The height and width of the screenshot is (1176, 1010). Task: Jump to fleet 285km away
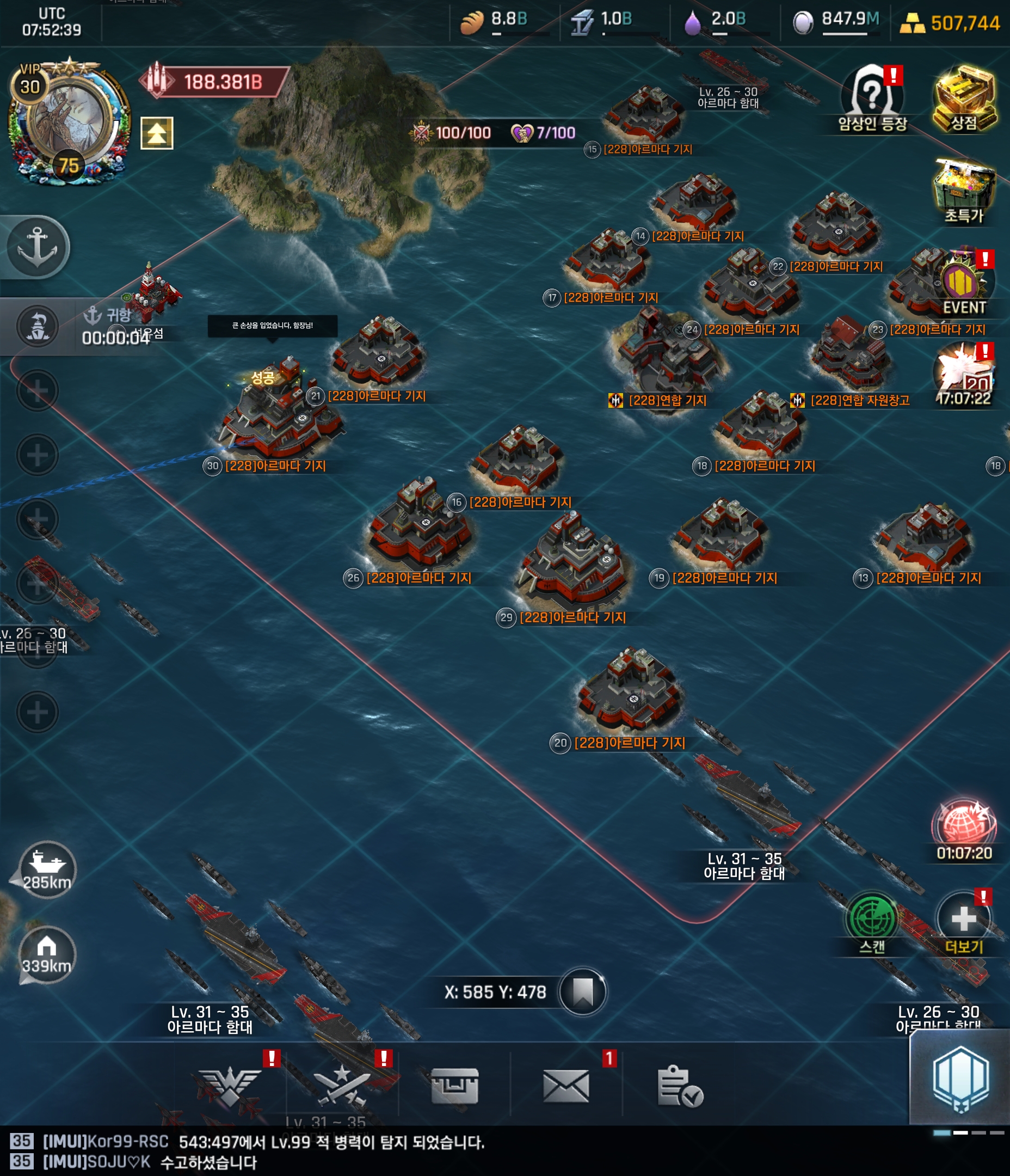(x=47, y=869)
